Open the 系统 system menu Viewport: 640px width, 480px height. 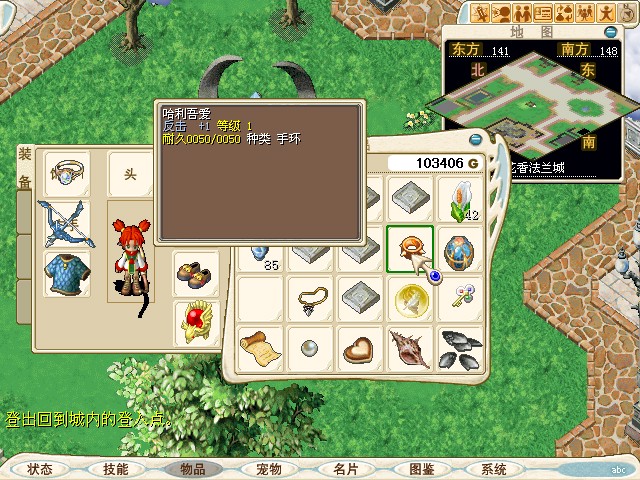494,468
